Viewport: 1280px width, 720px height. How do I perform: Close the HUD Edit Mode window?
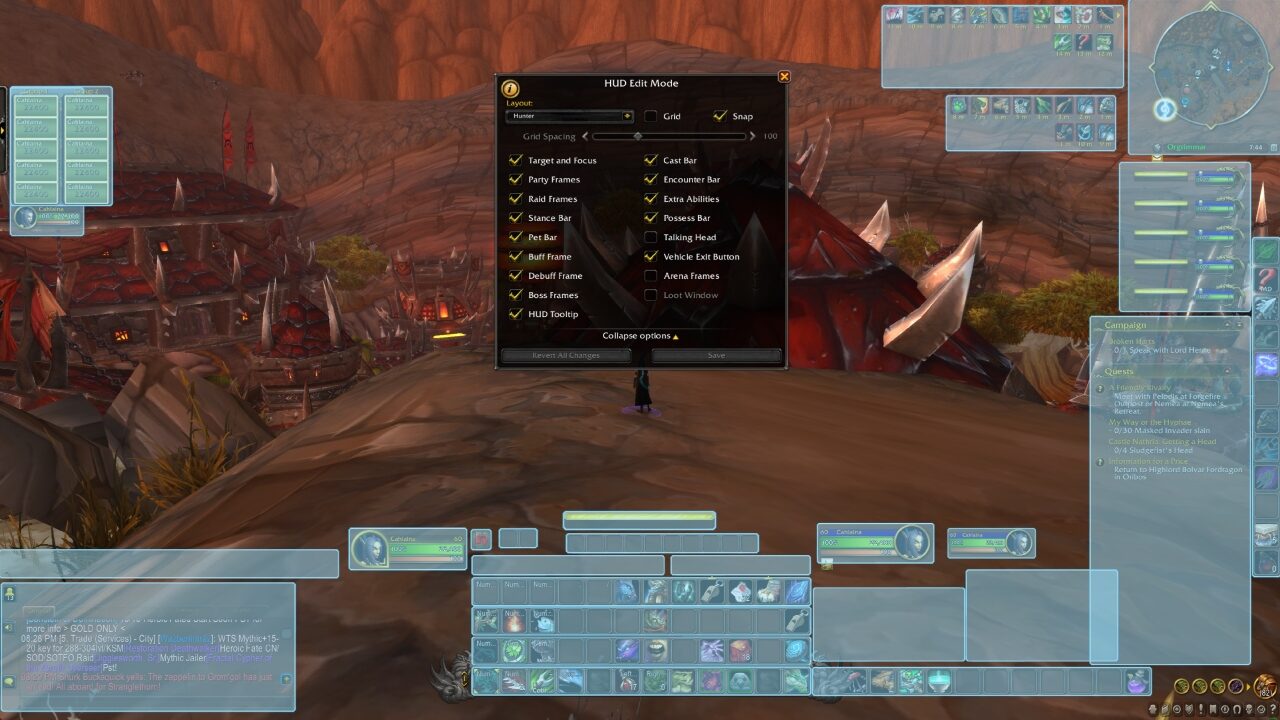(x=784, y=77)
